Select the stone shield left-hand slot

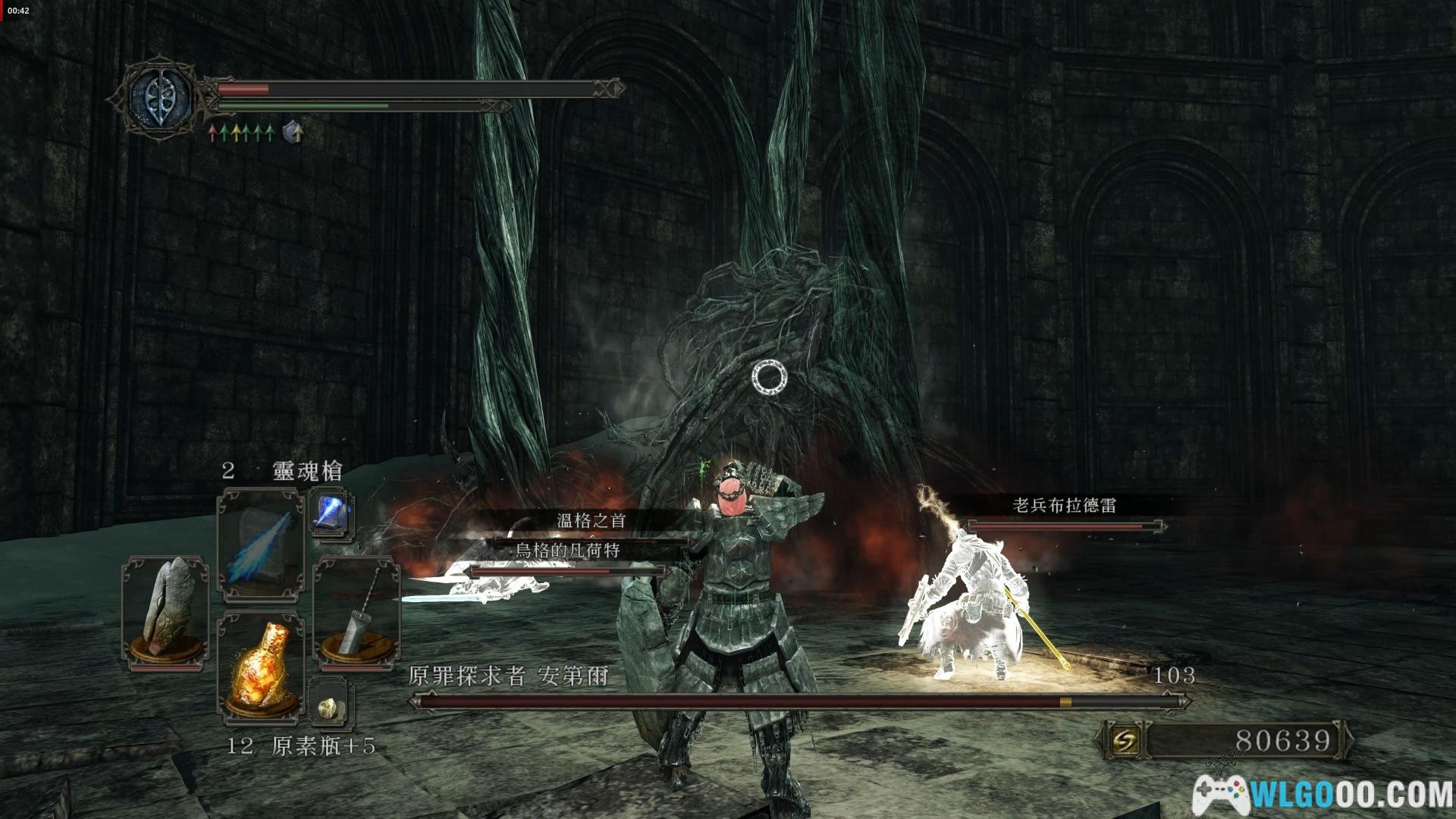click(x=167, y=613)
